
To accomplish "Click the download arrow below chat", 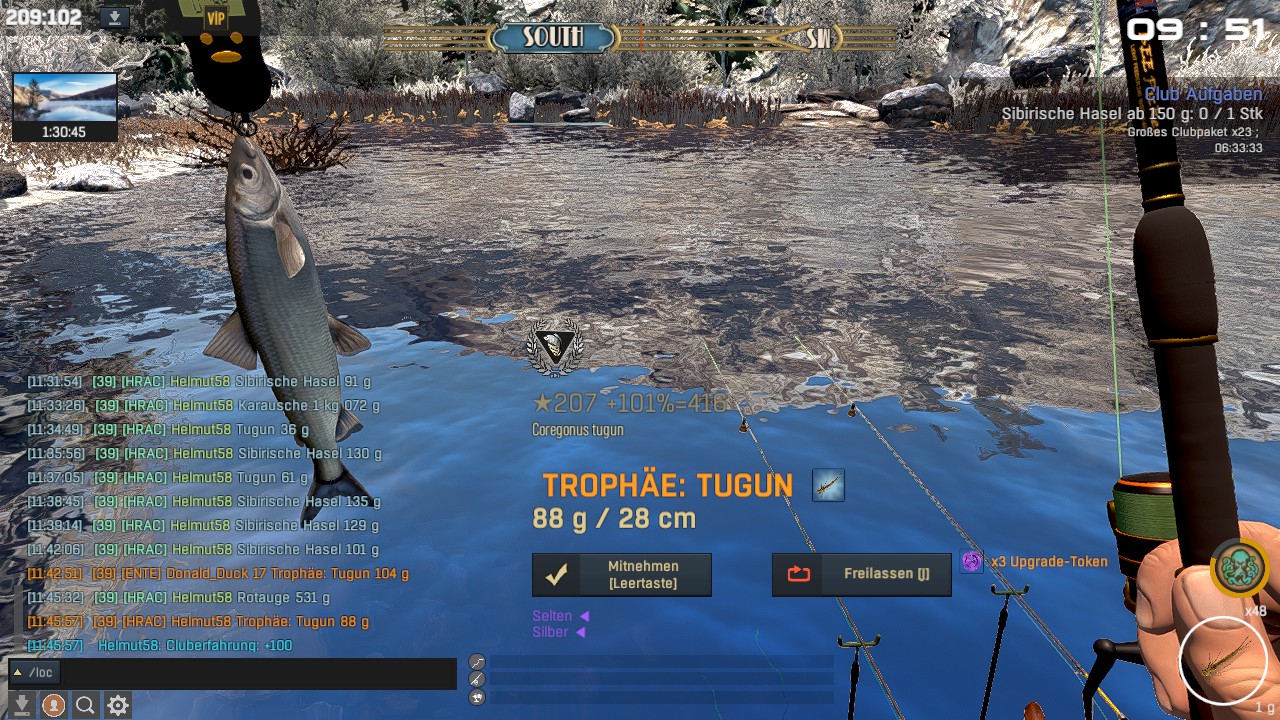I will [x=21, y=705].
